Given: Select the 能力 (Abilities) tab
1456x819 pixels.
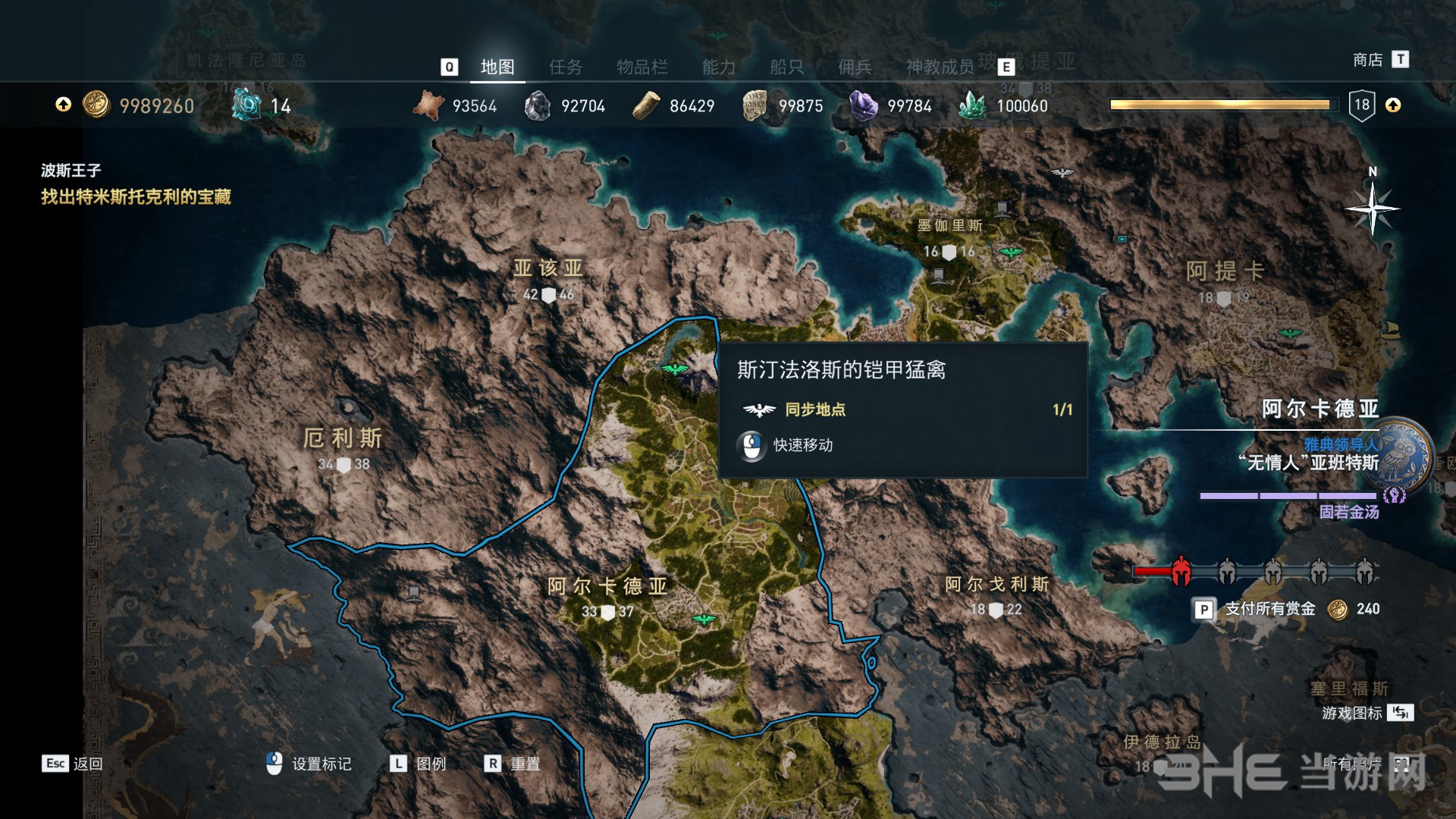Looking at the screenshot, I should click(719, 67).
